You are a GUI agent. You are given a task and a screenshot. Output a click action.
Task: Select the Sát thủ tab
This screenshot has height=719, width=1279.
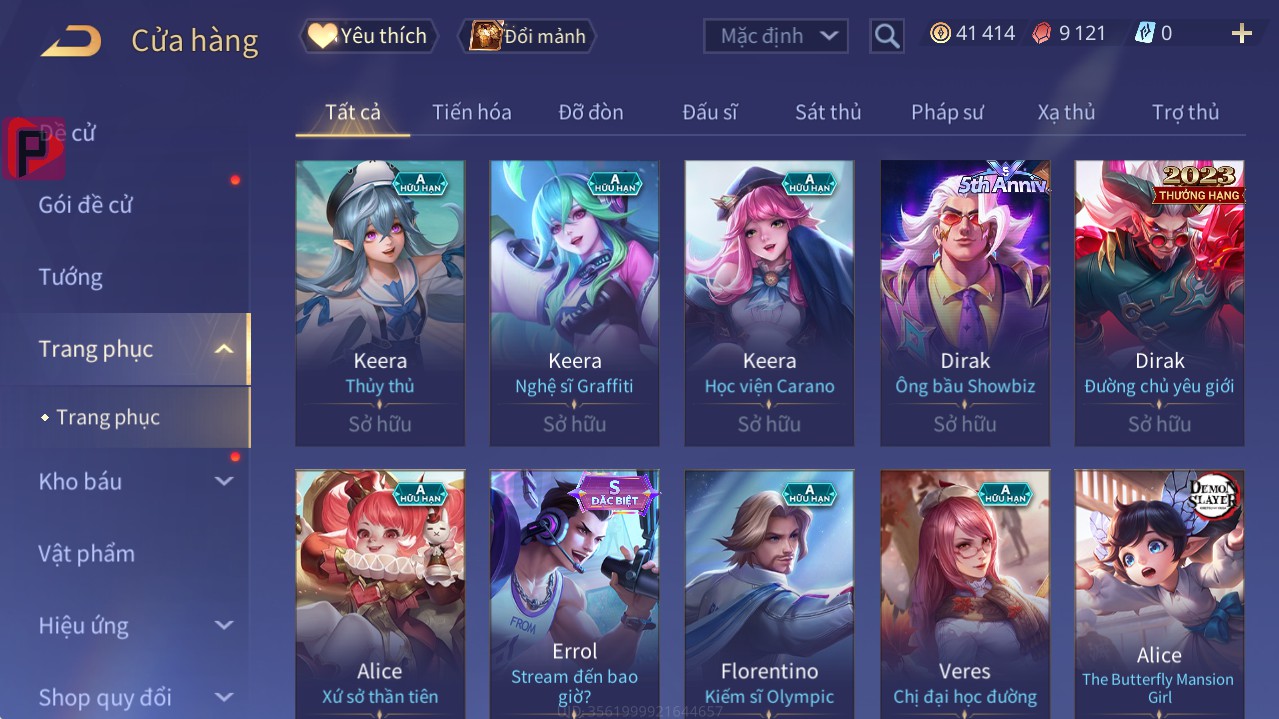pos(827,112)
